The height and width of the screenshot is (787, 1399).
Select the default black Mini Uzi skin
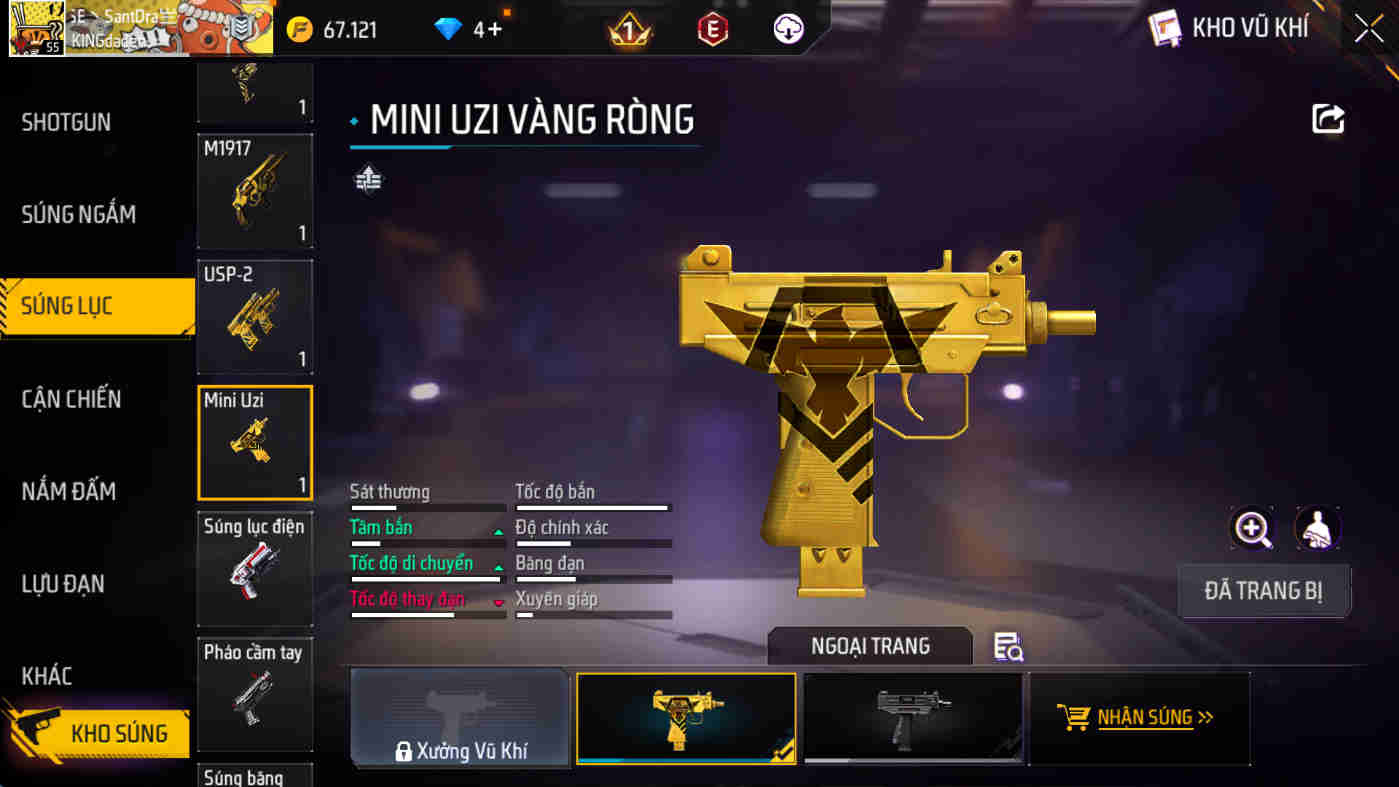[x=912, y=719]
